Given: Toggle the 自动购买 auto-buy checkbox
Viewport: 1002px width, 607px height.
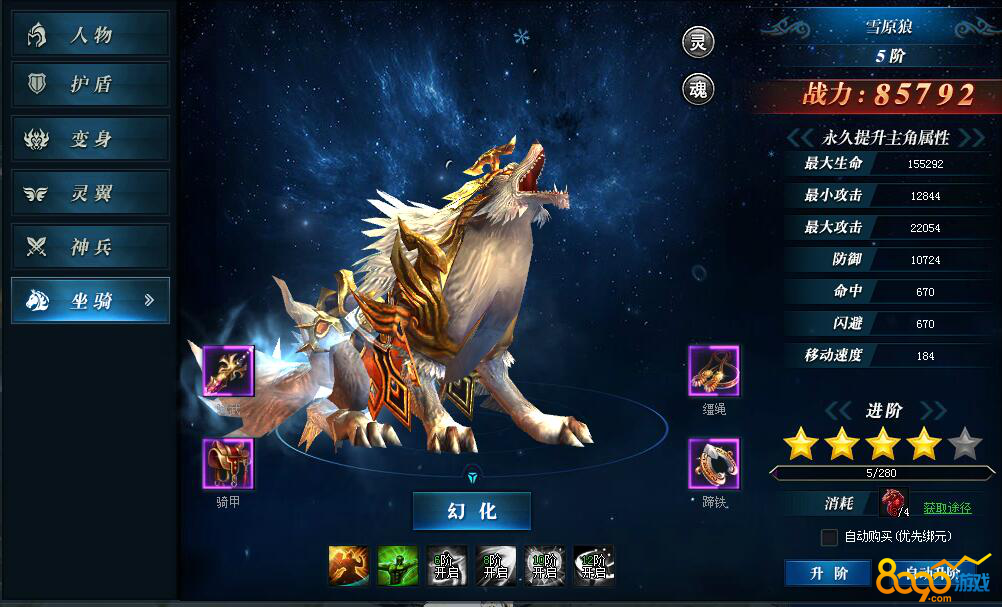Looking at the screenshot, I should (829, 537).
